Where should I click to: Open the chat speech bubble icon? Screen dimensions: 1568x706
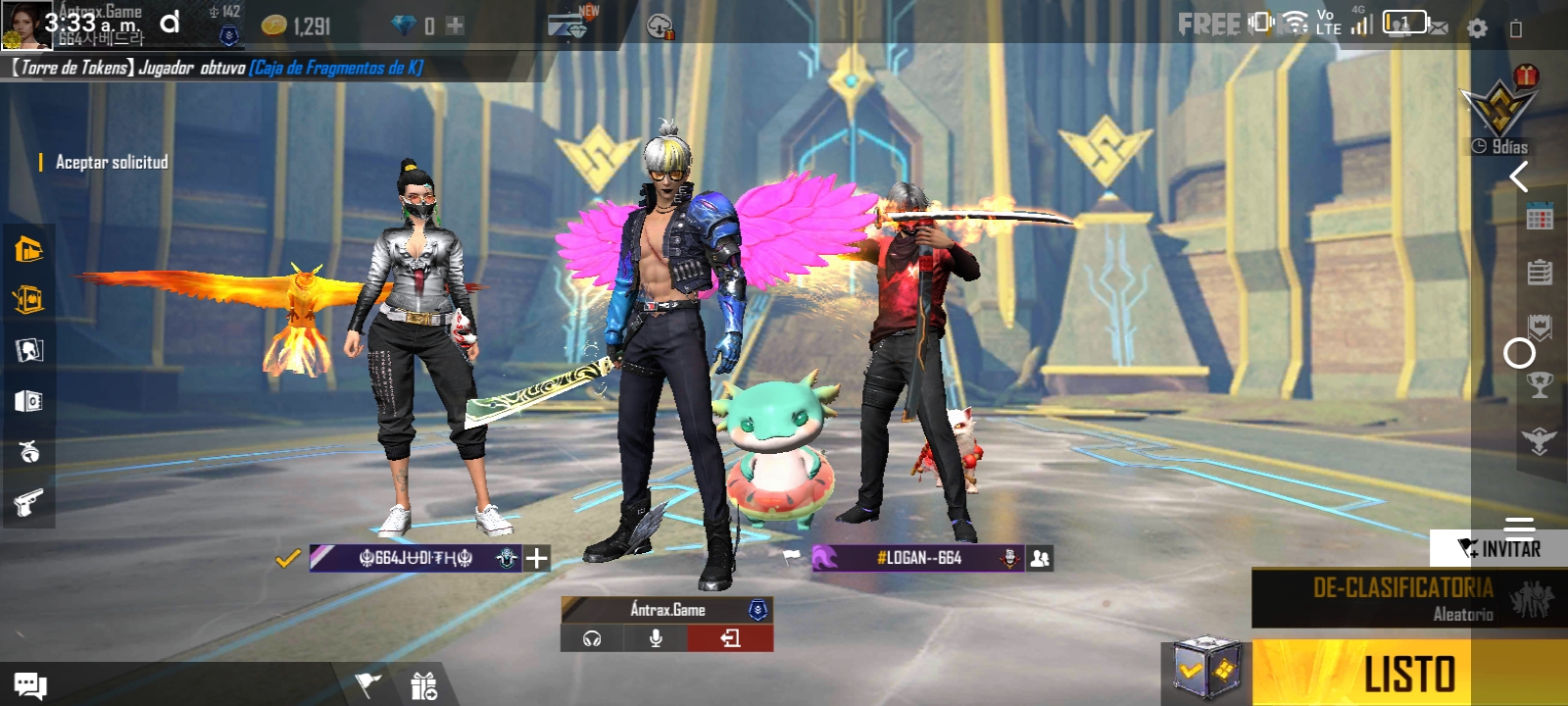[x=29, y=685]
